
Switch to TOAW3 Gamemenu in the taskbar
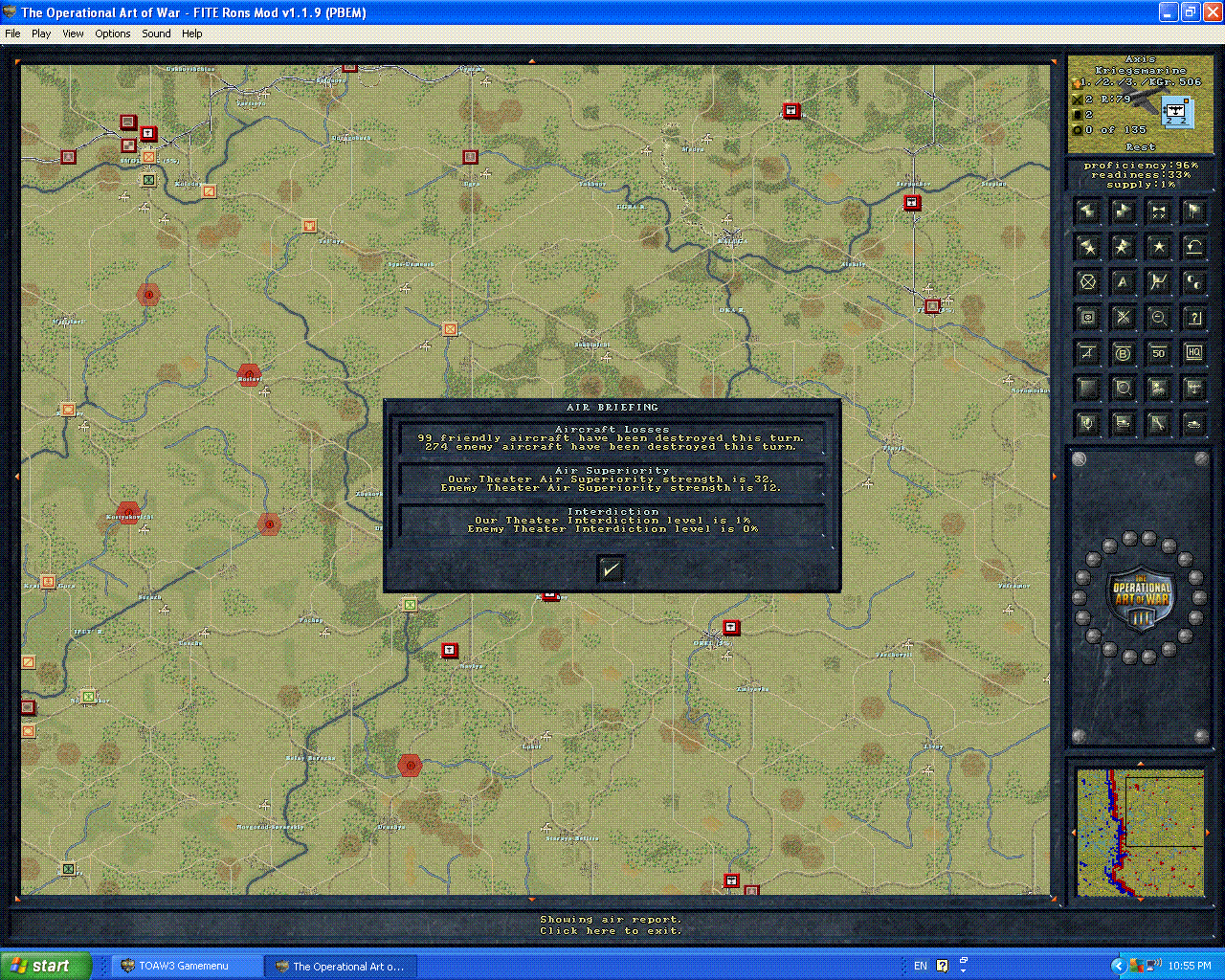[187, 966]
